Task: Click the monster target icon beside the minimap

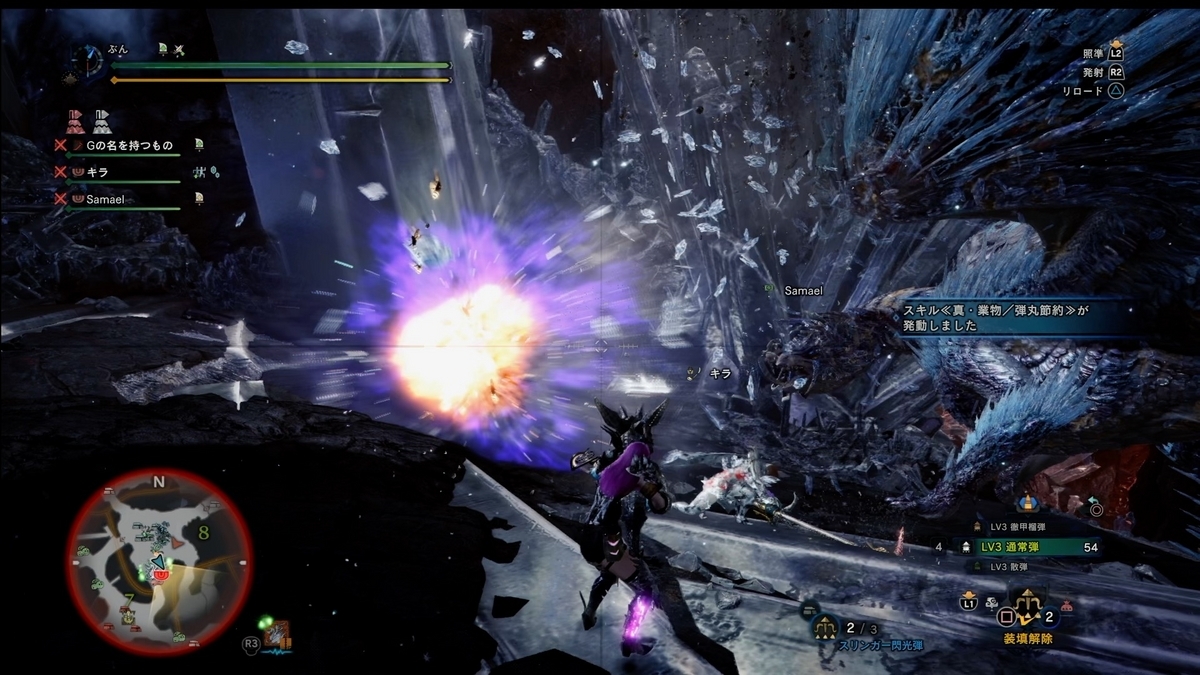Action: pyautogui.click(x=278, y=635)
